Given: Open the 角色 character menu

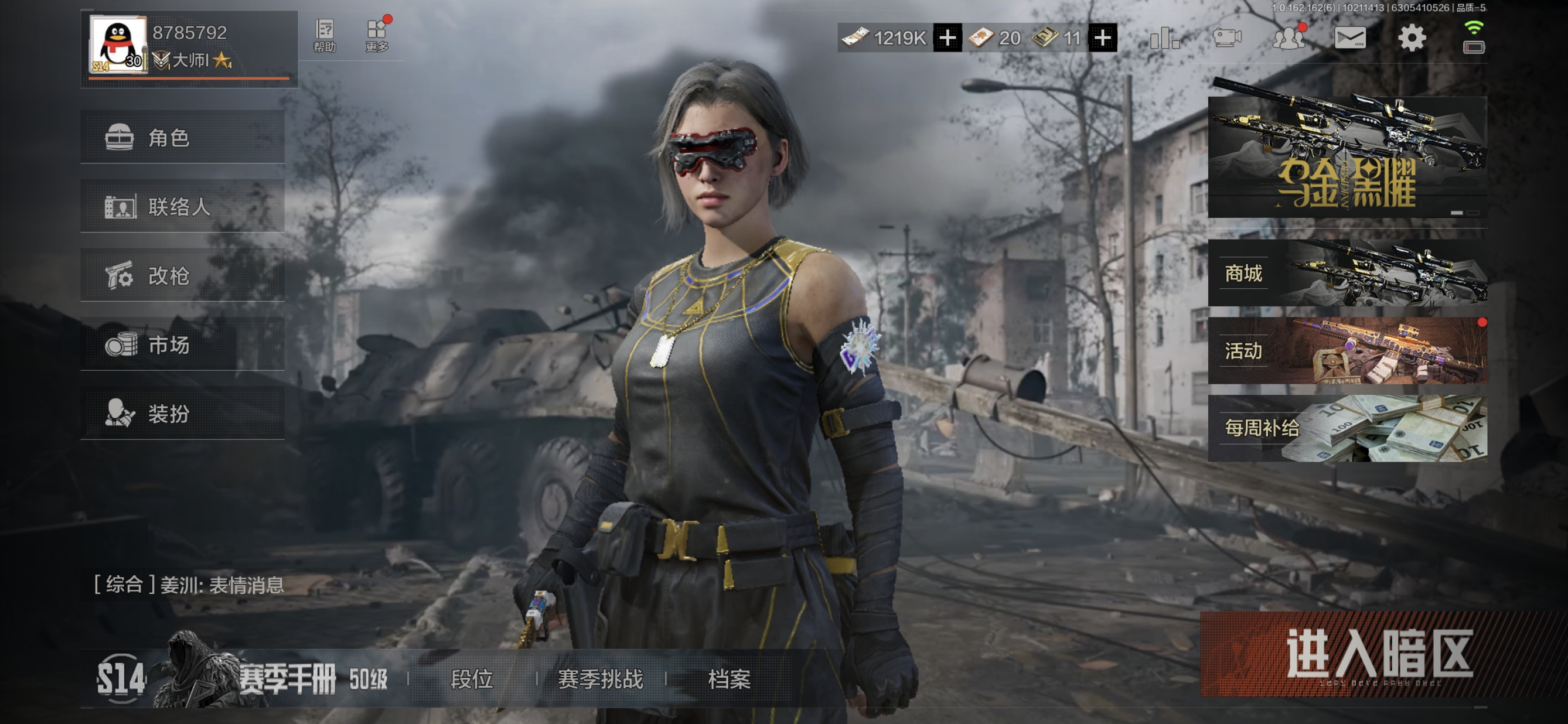Looking at the screenshot, I should click(182, 138).
